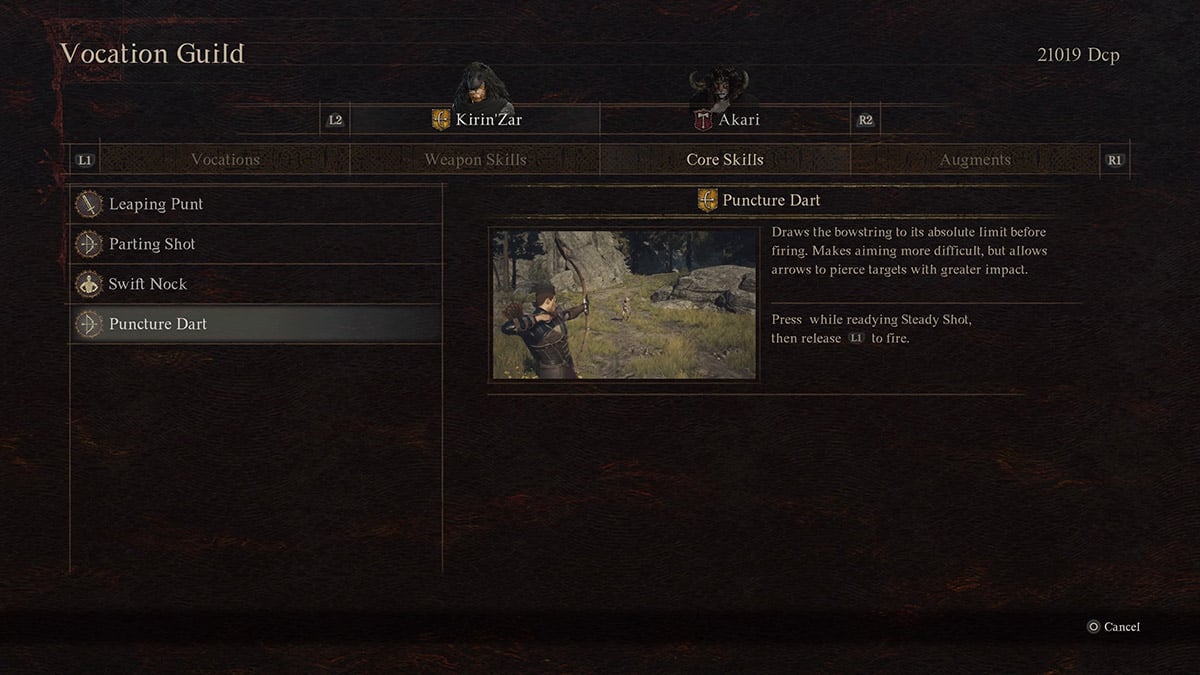Cancel out of the Vocation Guild
The height and width of the screenshot is (675, 1200).
[x=1113, y=627]
